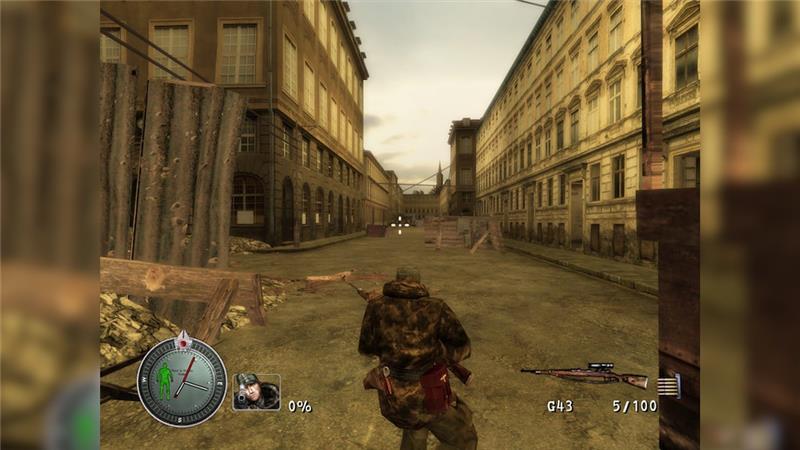This screenshot has height=450, width=800.
Task: Click the bullet clip magazine icon
Action: click(670, 385)
